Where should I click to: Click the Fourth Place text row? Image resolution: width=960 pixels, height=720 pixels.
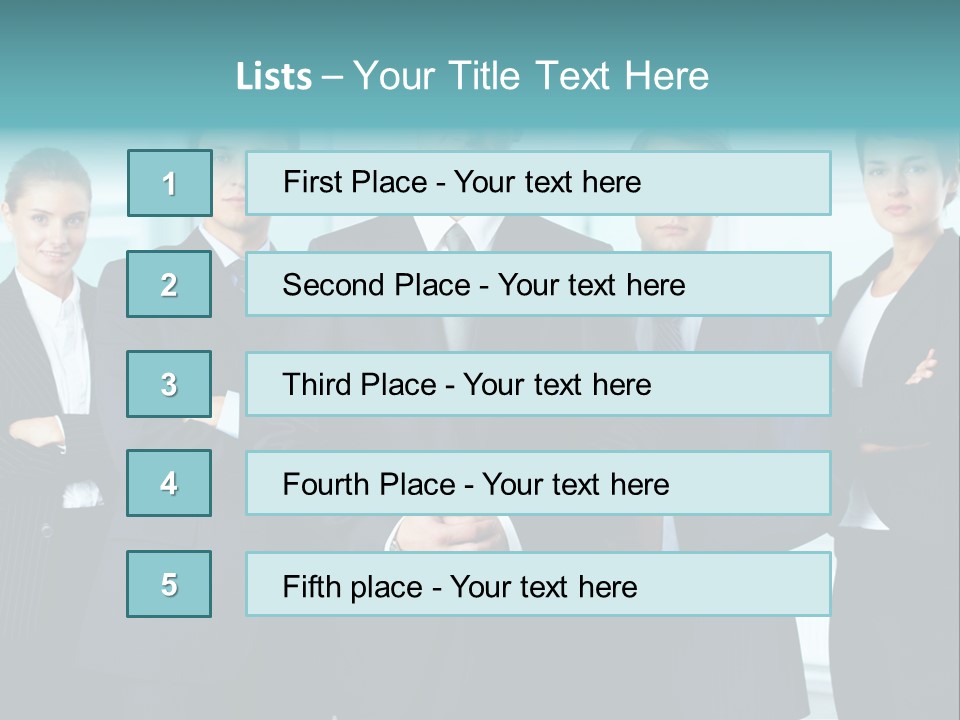(538, 484)
